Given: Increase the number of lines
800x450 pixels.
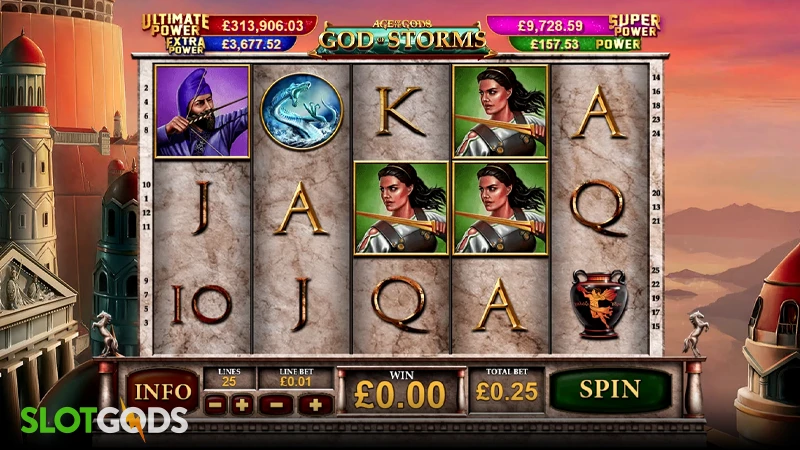Looking at the screenshot, I should coord(241,404).
